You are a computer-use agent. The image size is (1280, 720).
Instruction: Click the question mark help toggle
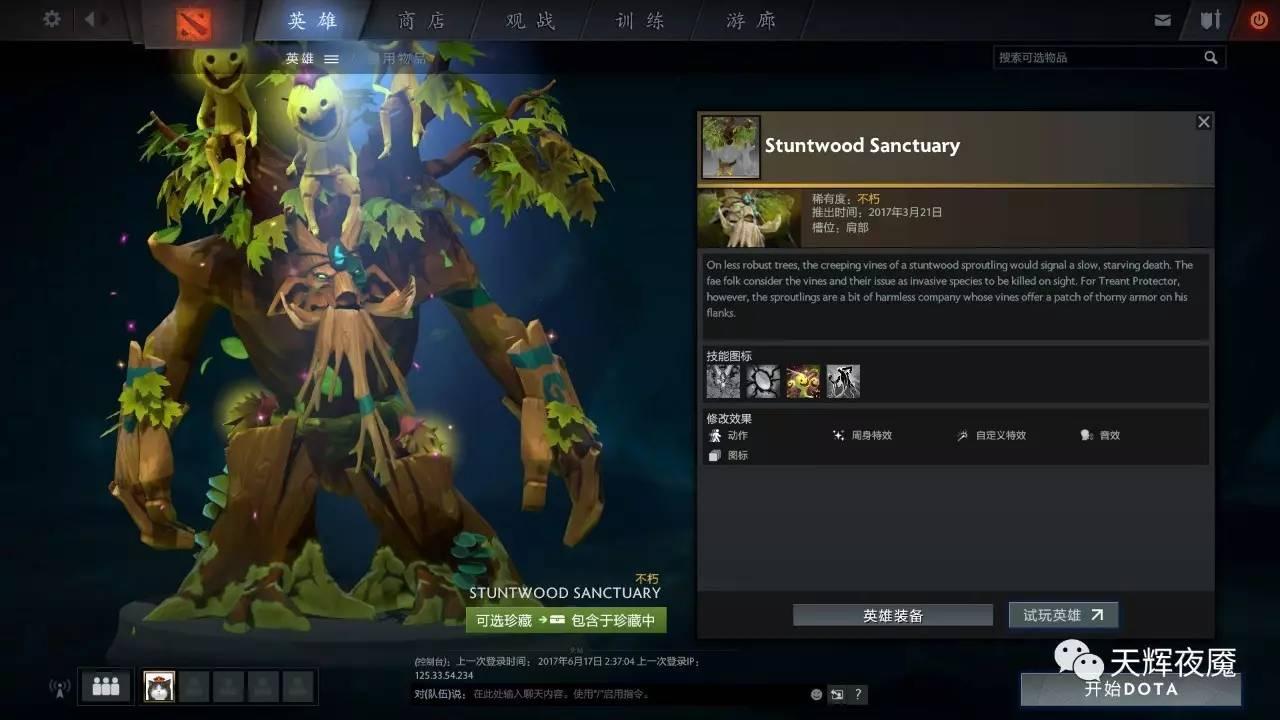(857, 694)
